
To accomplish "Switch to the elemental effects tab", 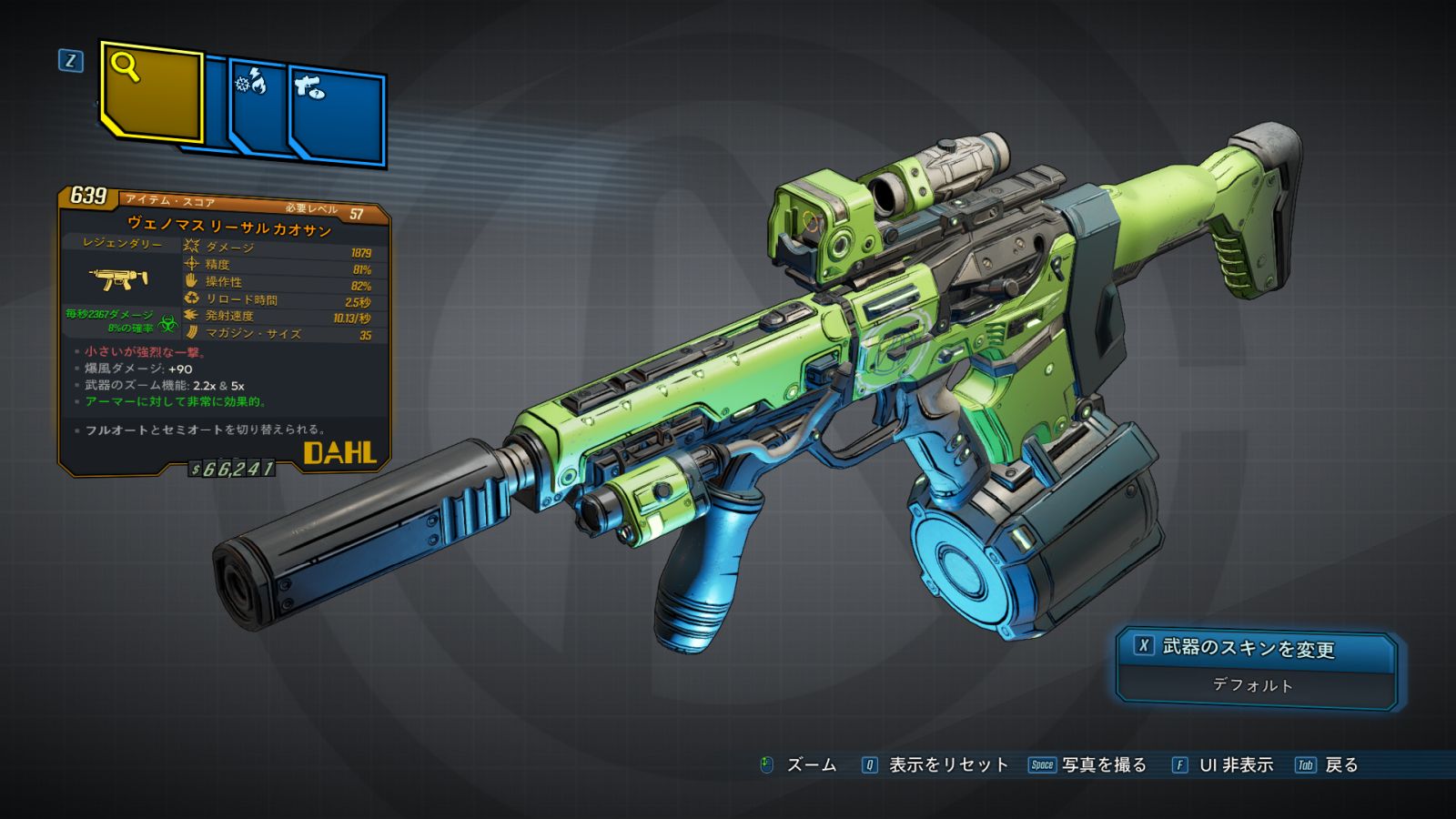I will tap(257, 106).
